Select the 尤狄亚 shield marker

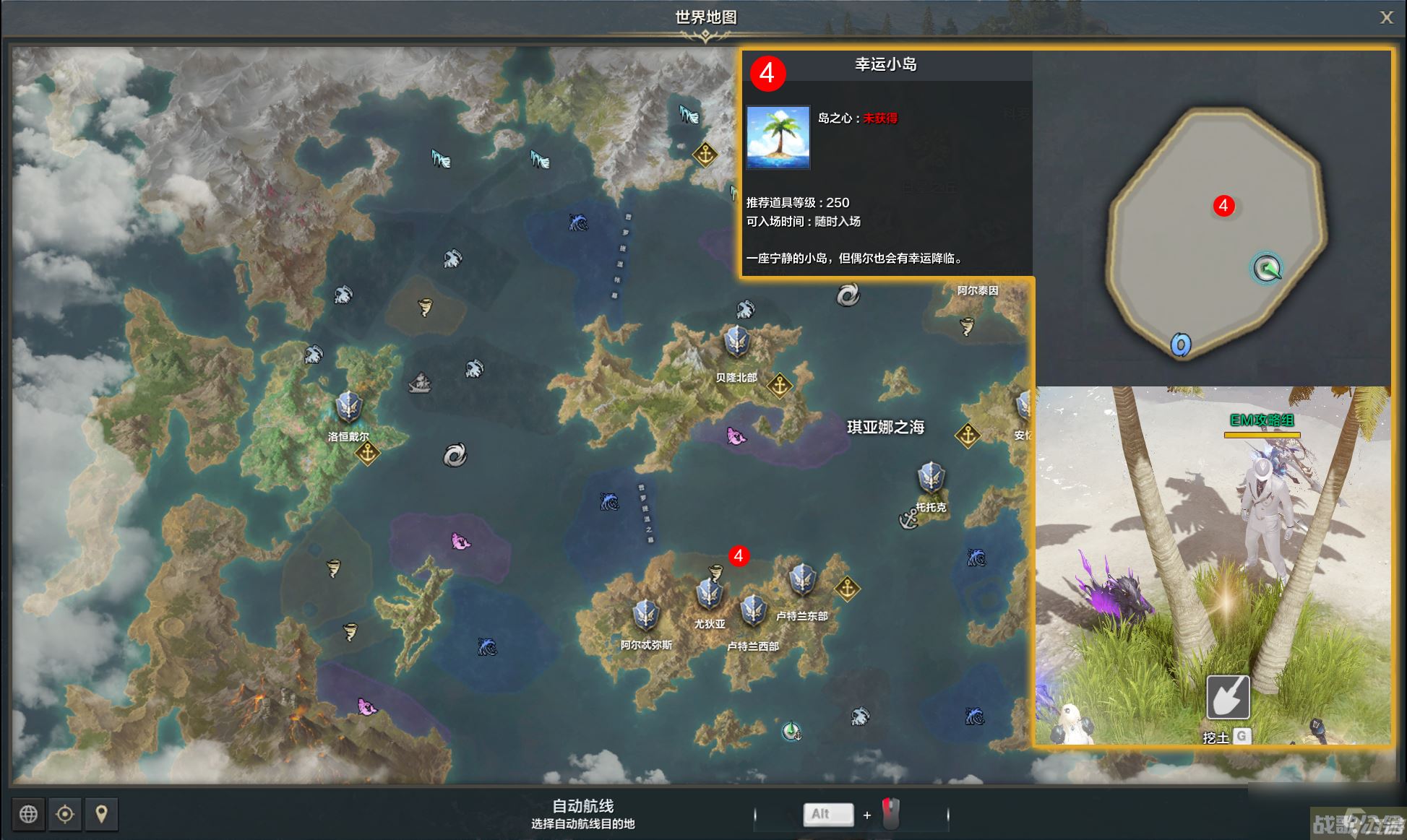709,594
